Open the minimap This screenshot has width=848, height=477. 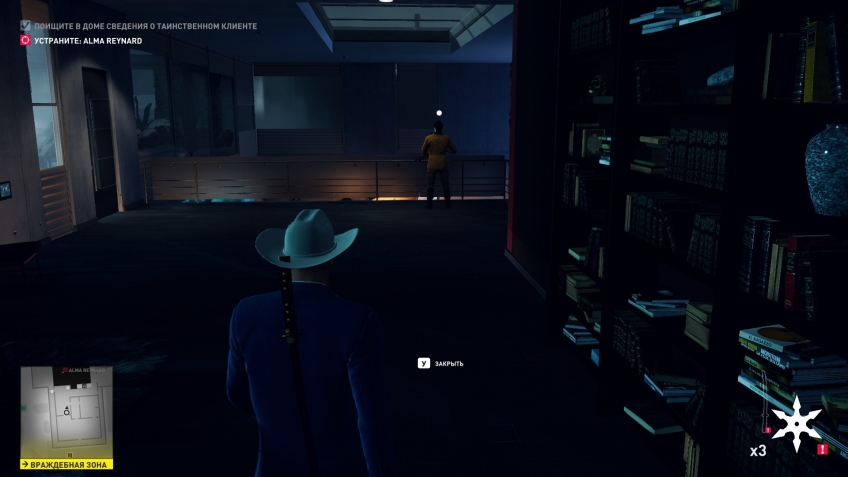(66, 412)
